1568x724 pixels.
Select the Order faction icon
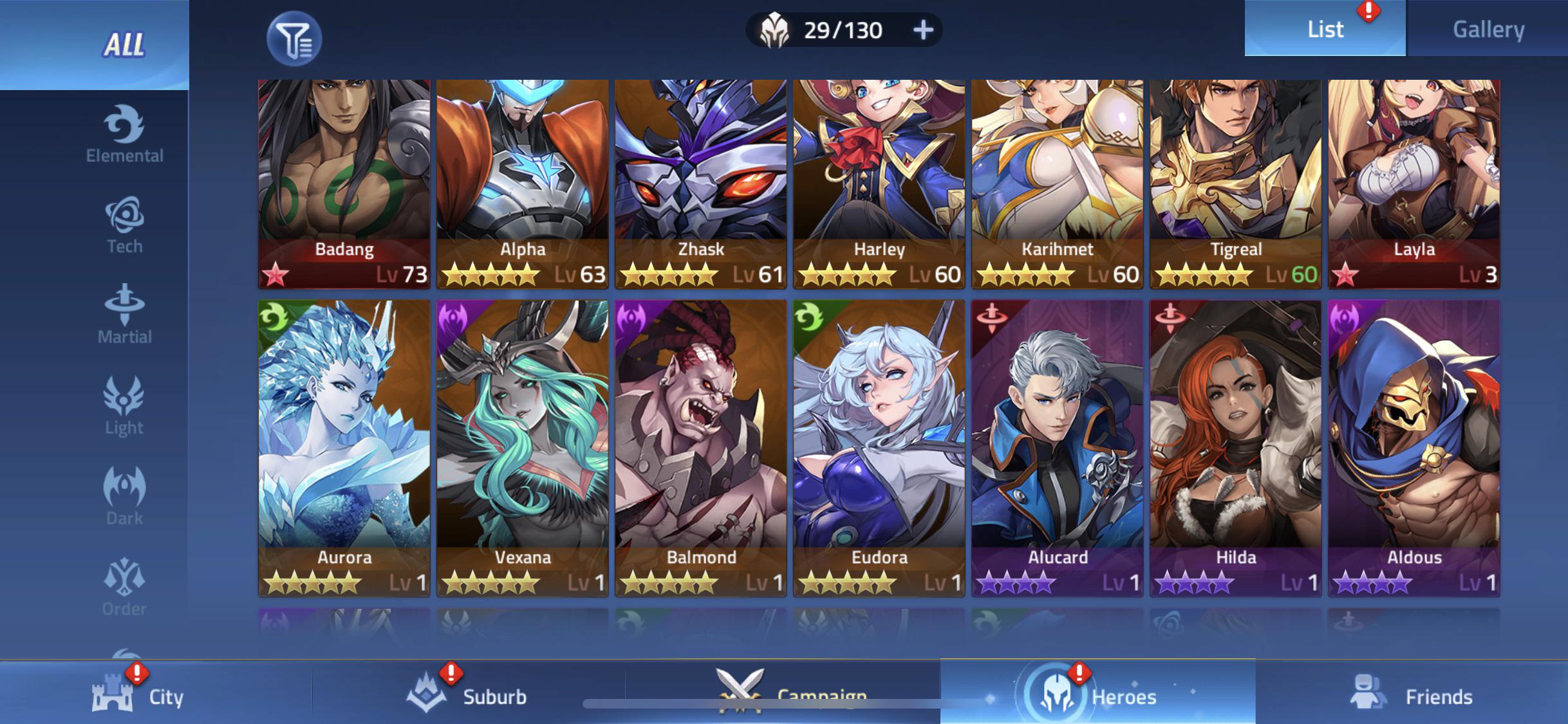[124, 583]
